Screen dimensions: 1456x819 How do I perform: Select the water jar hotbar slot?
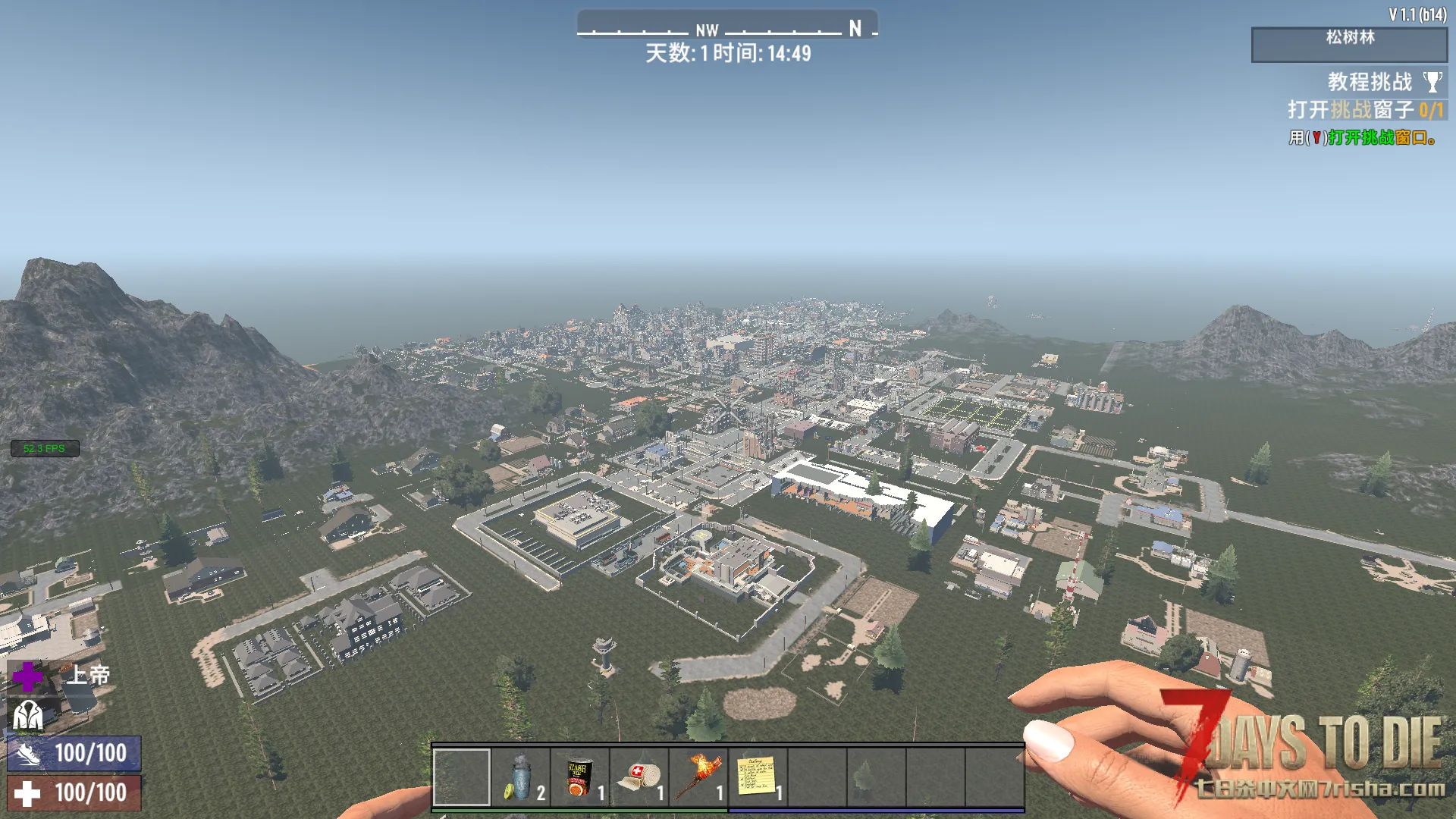coord(521,777)
